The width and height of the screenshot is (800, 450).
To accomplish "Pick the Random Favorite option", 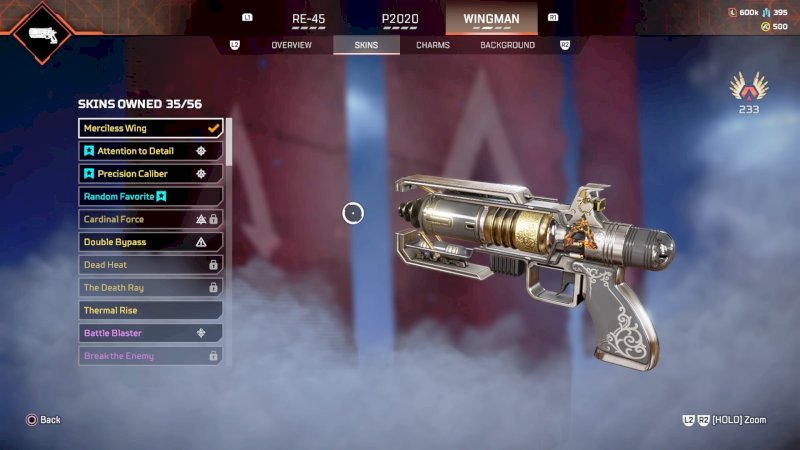I will [x=151, y=197].
